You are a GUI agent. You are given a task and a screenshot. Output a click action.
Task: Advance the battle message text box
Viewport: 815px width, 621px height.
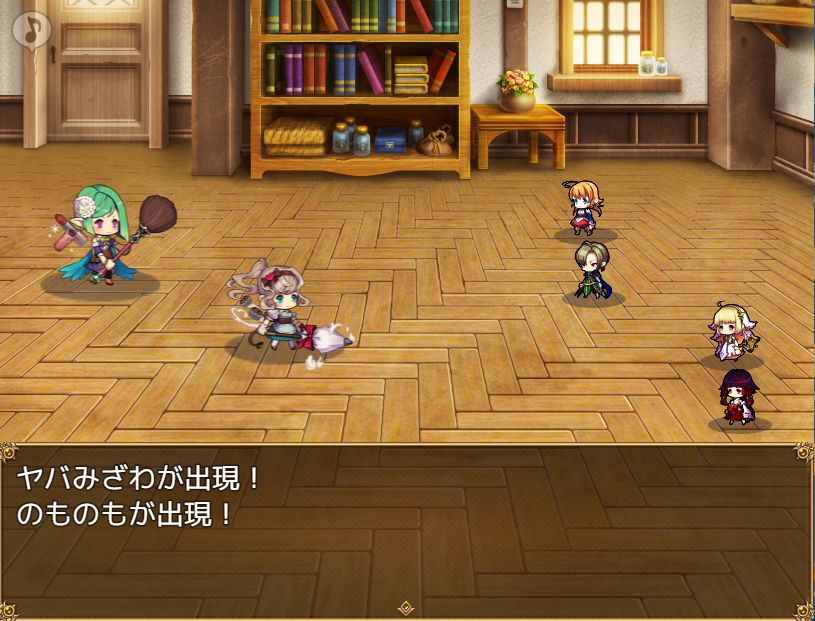pyautogui.click(x=407, y=528)
